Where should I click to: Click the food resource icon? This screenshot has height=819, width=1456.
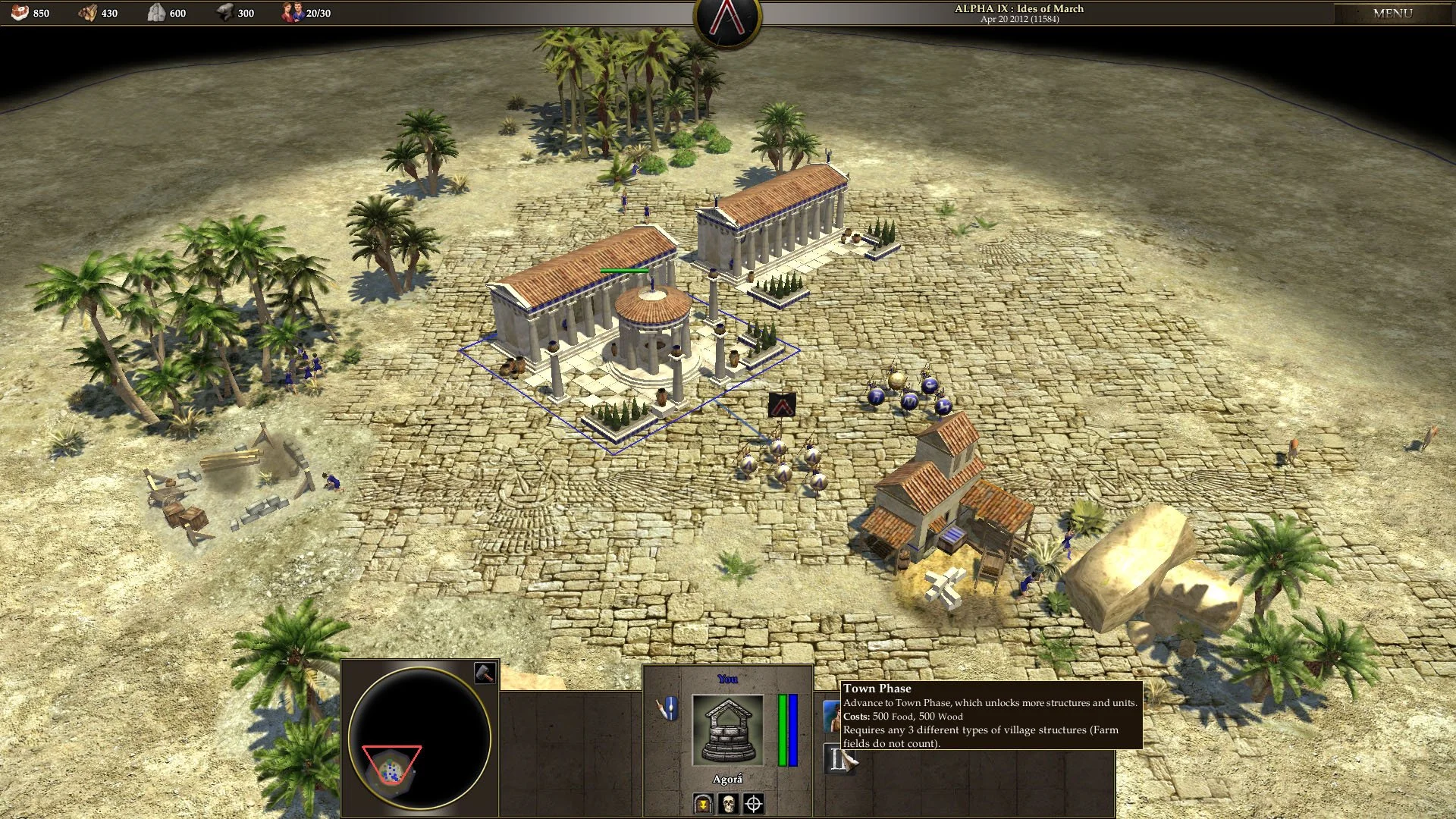tap(20, 12)
